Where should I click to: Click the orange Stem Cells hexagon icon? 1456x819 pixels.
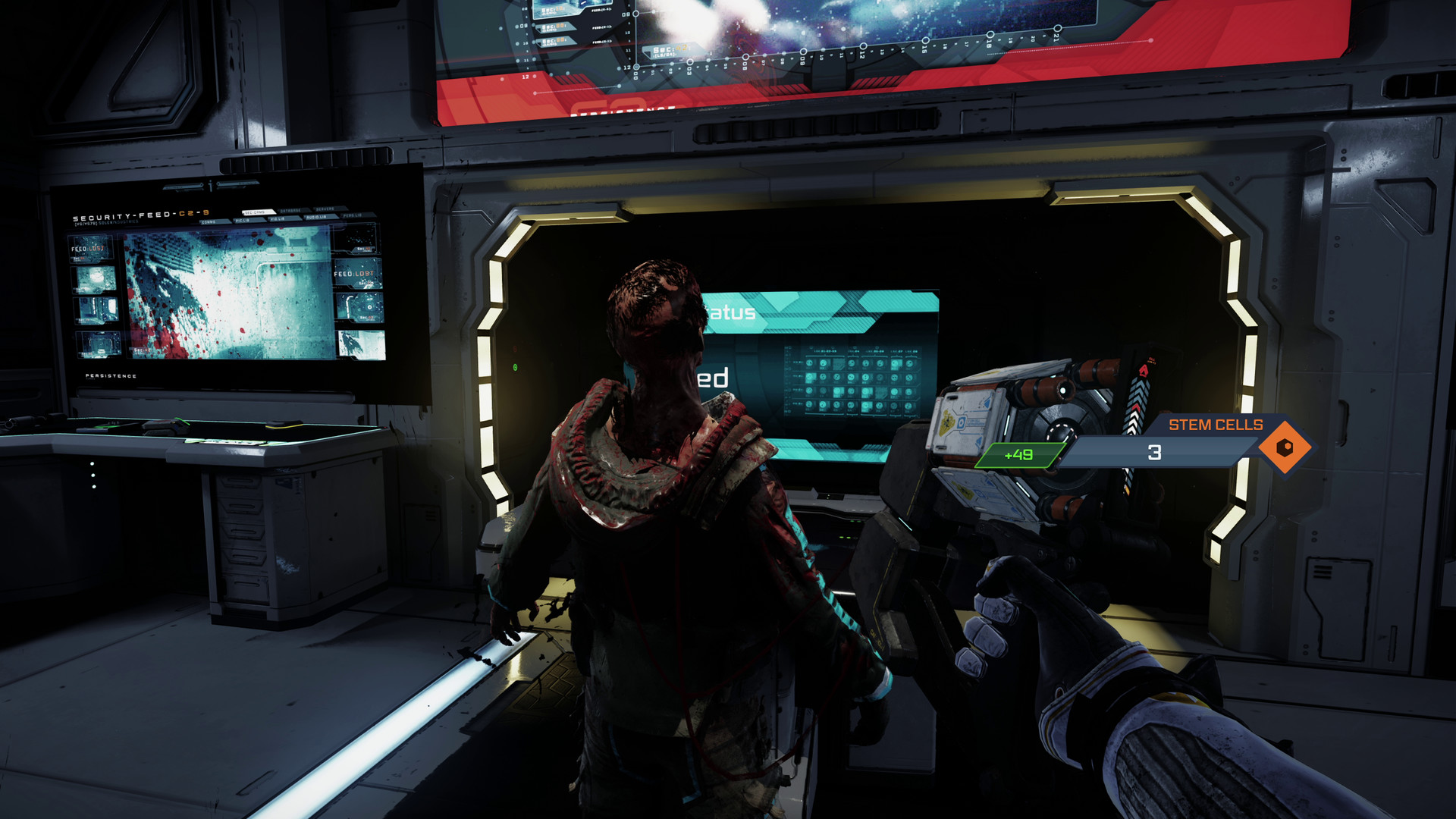[1284, 447]
